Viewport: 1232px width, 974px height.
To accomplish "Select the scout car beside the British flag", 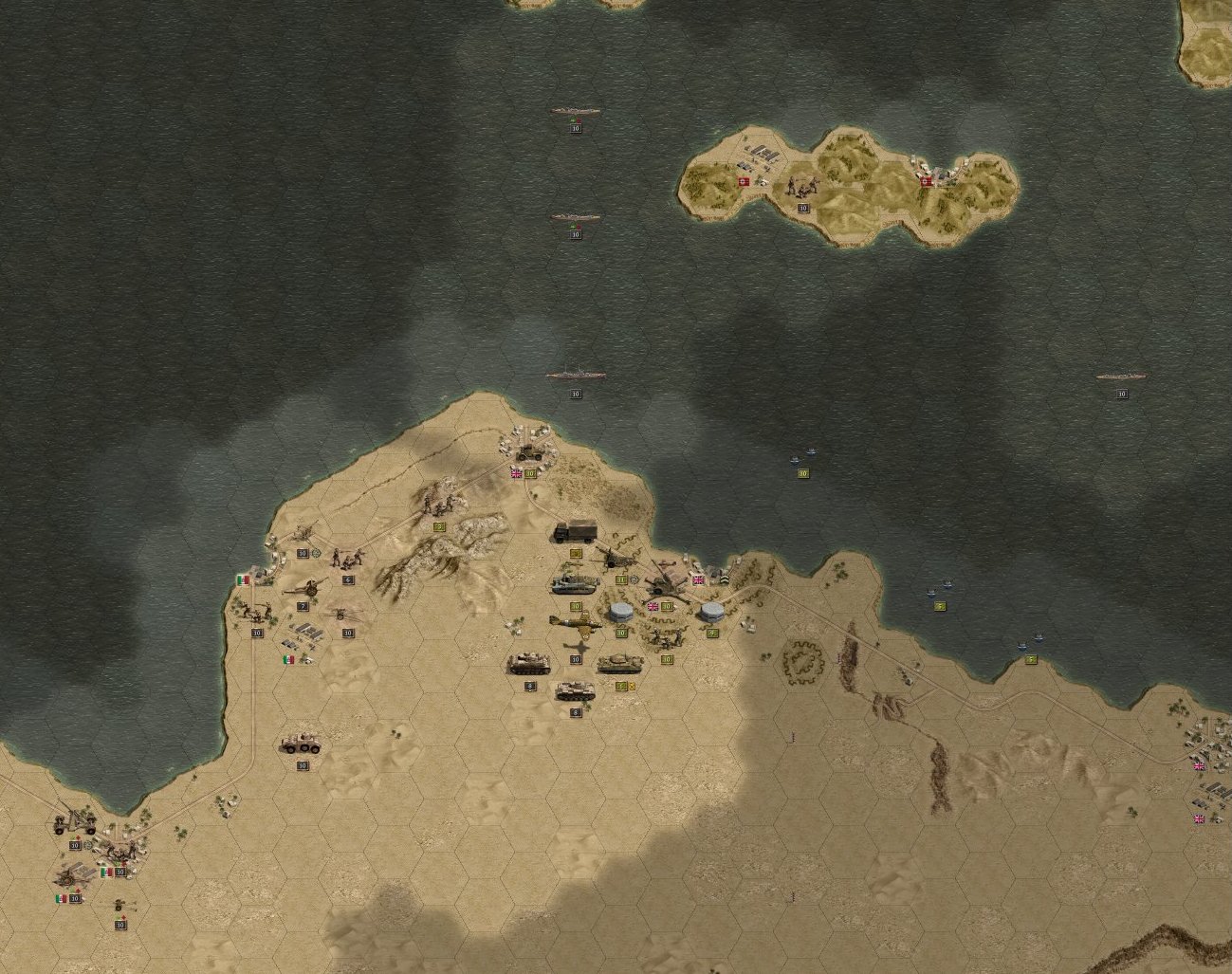I will (529, 452).
